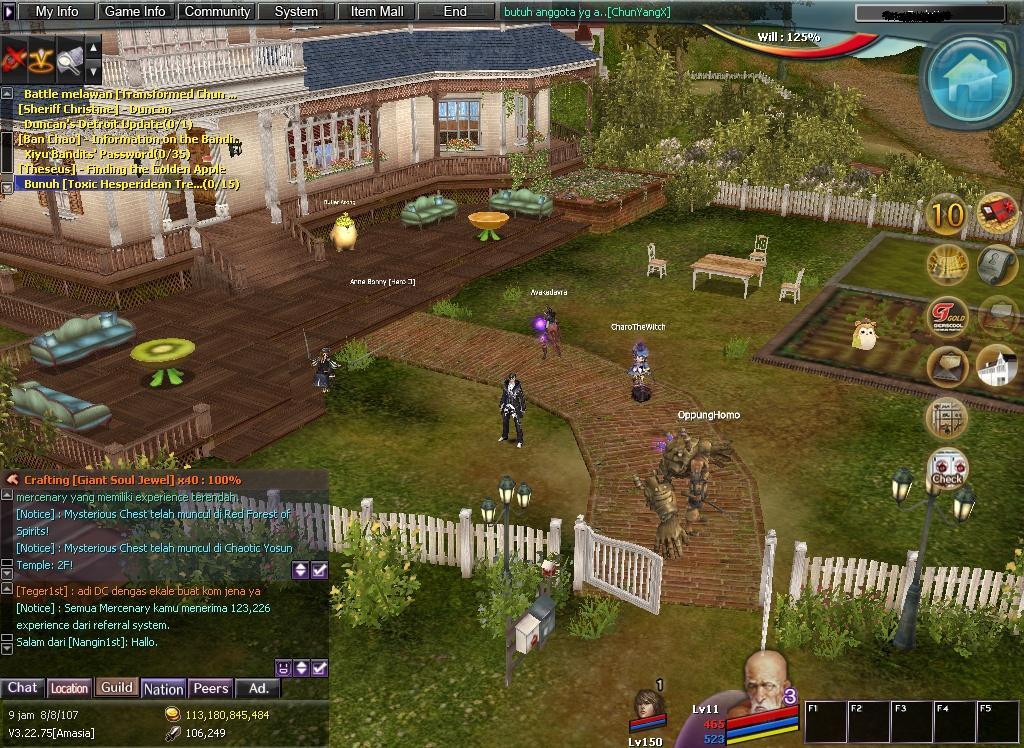Viewport: 1024px width, 748px height.
Task: Click the End menu button
Action: click(x=455, y=12)
